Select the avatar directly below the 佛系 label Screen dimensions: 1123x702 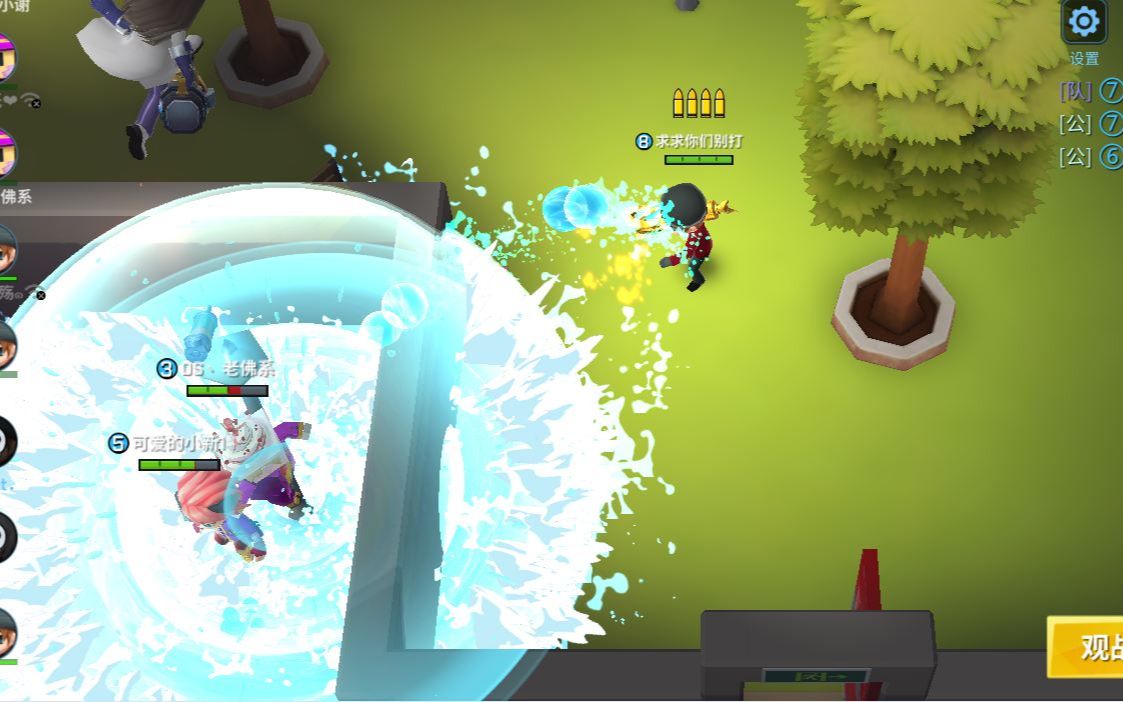coord(7,247)
